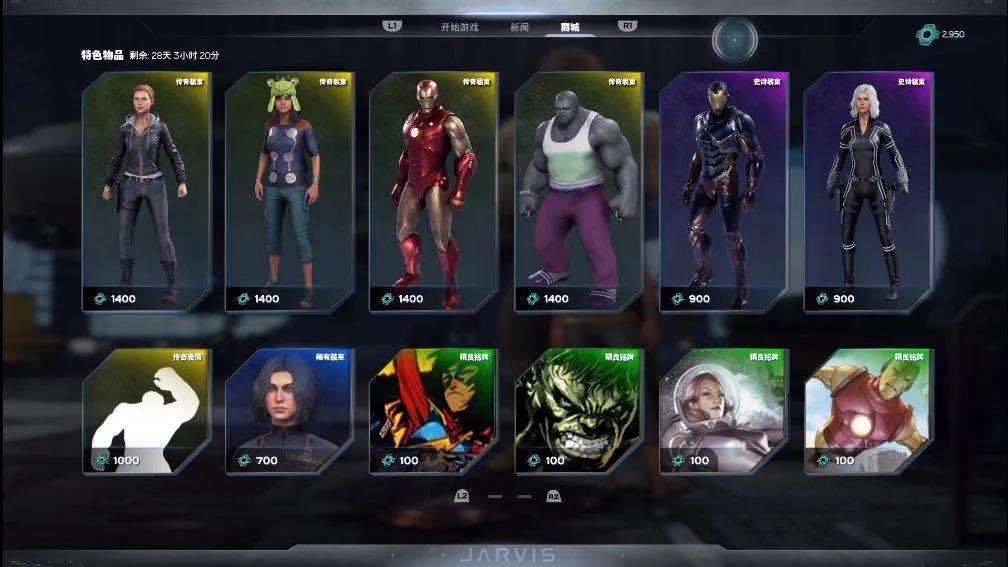Pick the space helmet woman nameplate
1008x567 pixels.
pyautogui.click(x=724, y=411)
